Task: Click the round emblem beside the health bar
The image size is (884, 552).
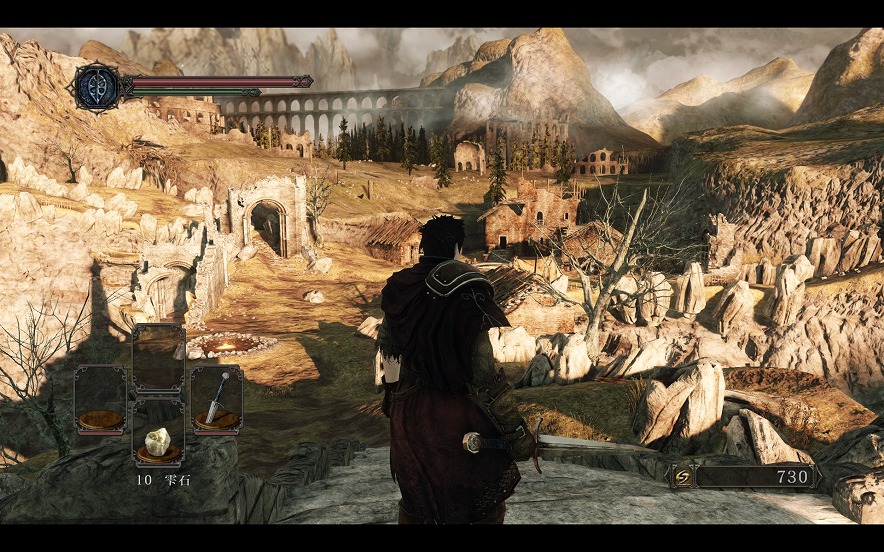Action: pyautogui.click(x=97, y=87)
